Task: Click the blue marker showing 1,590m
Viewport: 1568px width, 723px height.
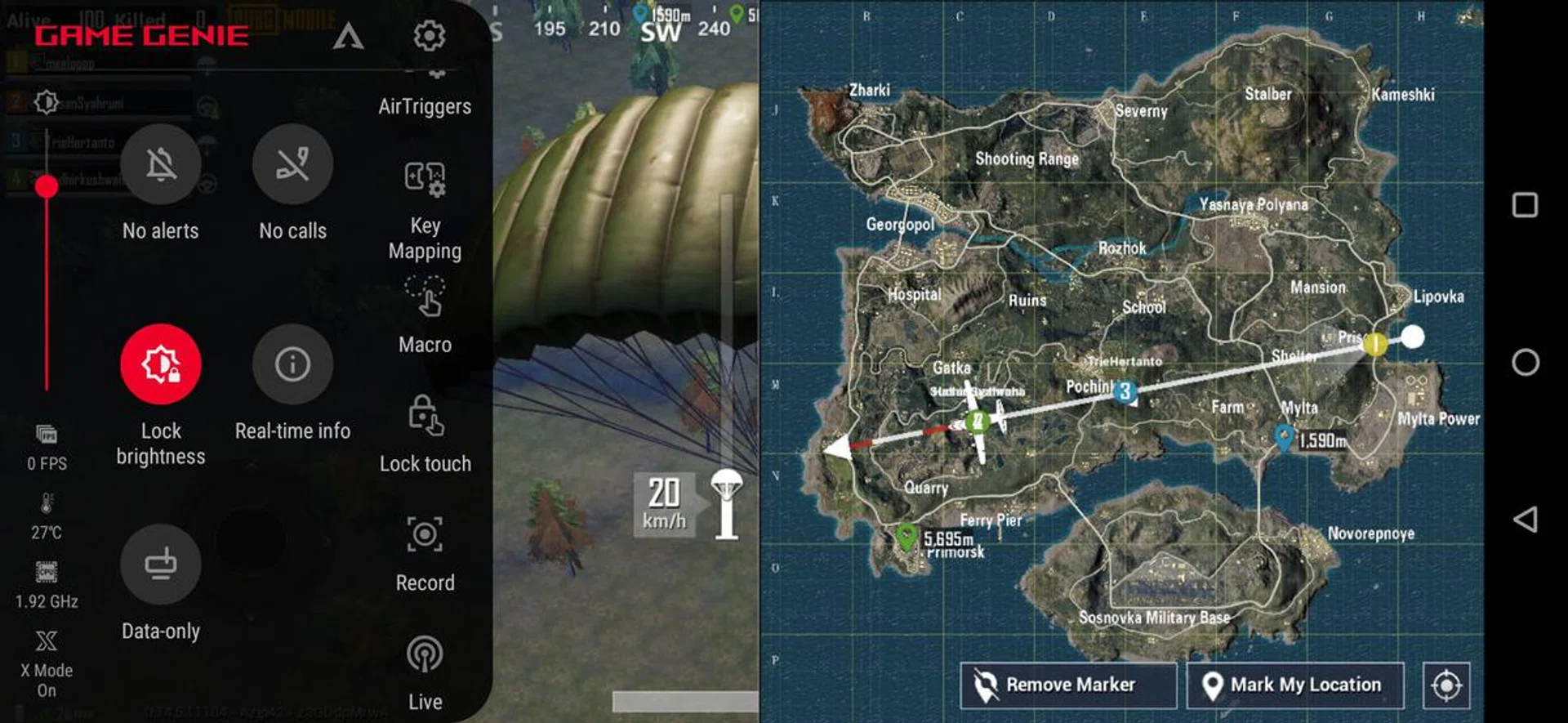Action: (x=1284, y=436)
